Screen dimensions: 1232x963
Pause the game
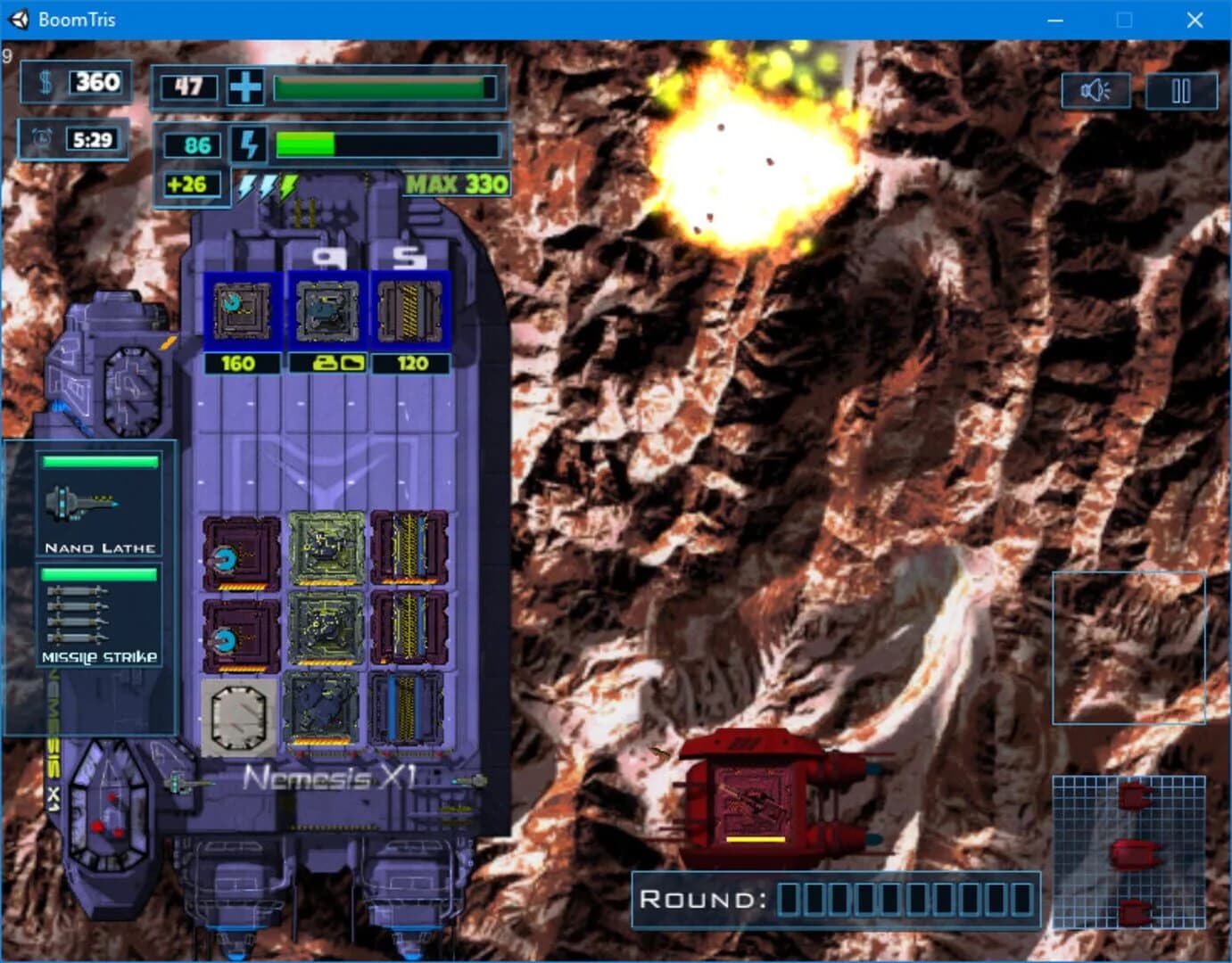(x=1179, y=89)
